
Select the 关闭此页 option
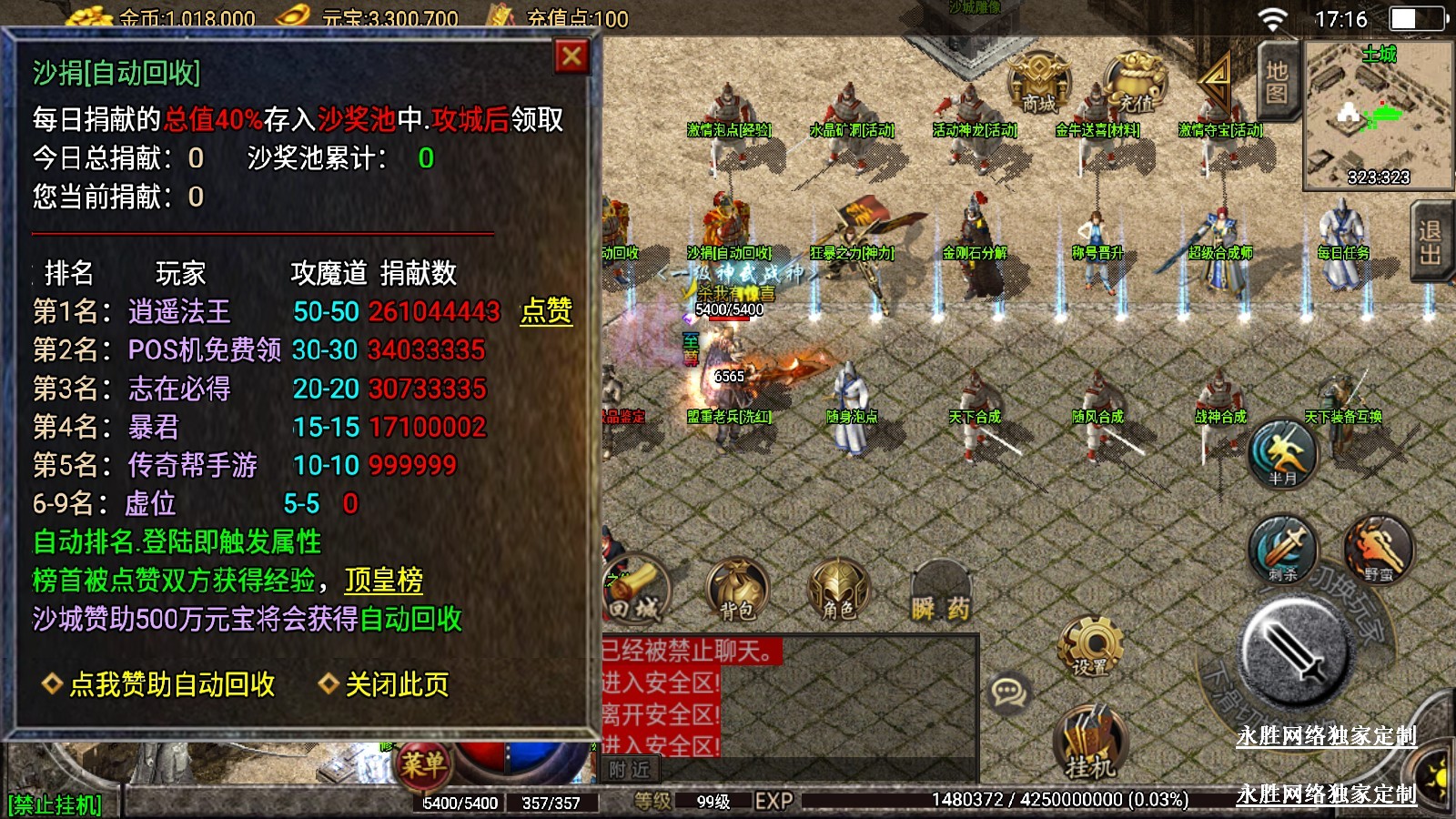click(396, 684)
